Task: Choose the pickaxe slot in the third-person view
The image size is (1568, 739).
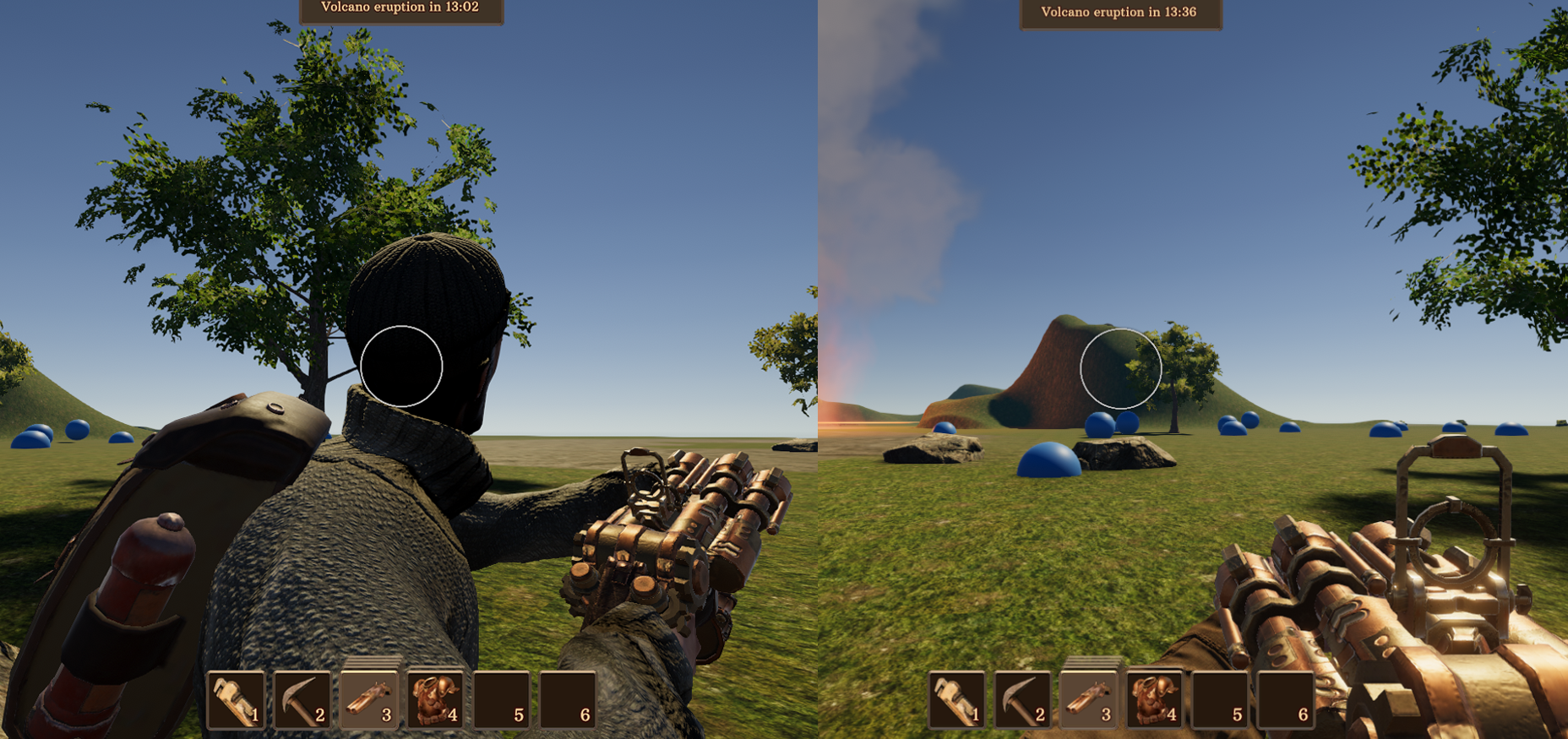Action: coord(302,699)
